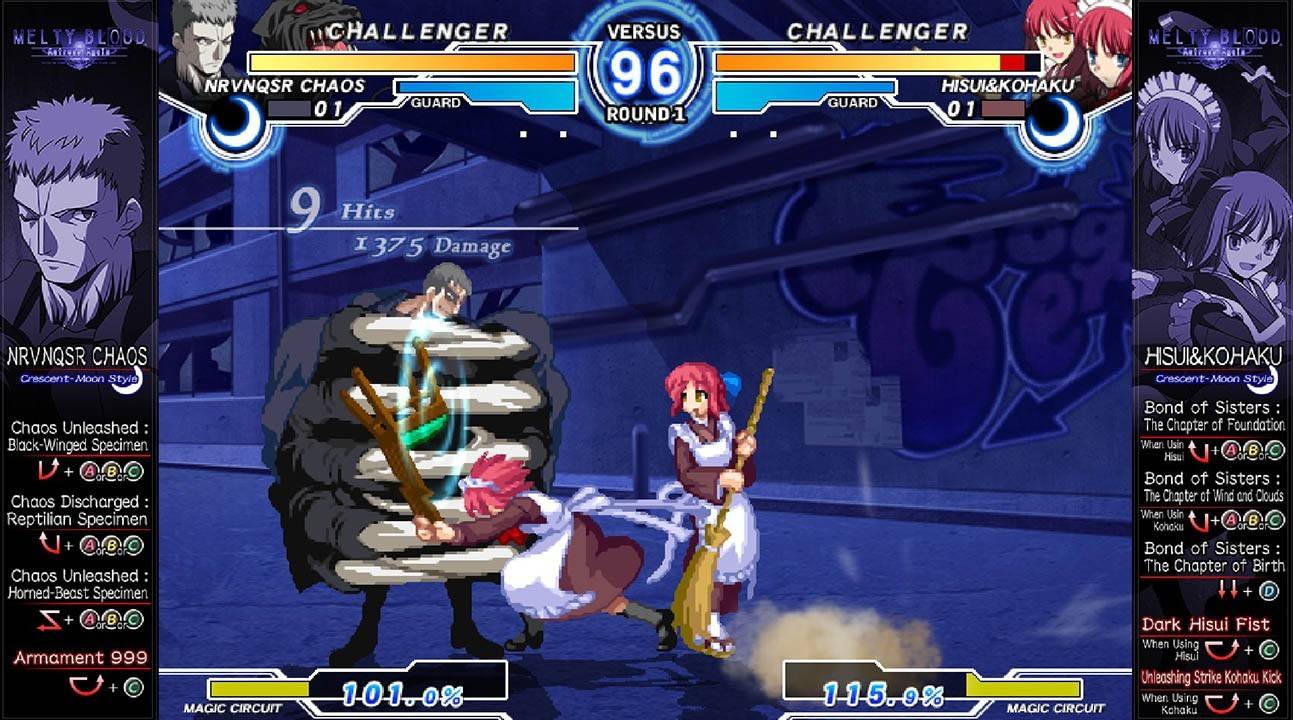Expand Bond of Sisters: Chapter of Foundation
This screenshot has height=720, width=1293.
point(1213,417)
